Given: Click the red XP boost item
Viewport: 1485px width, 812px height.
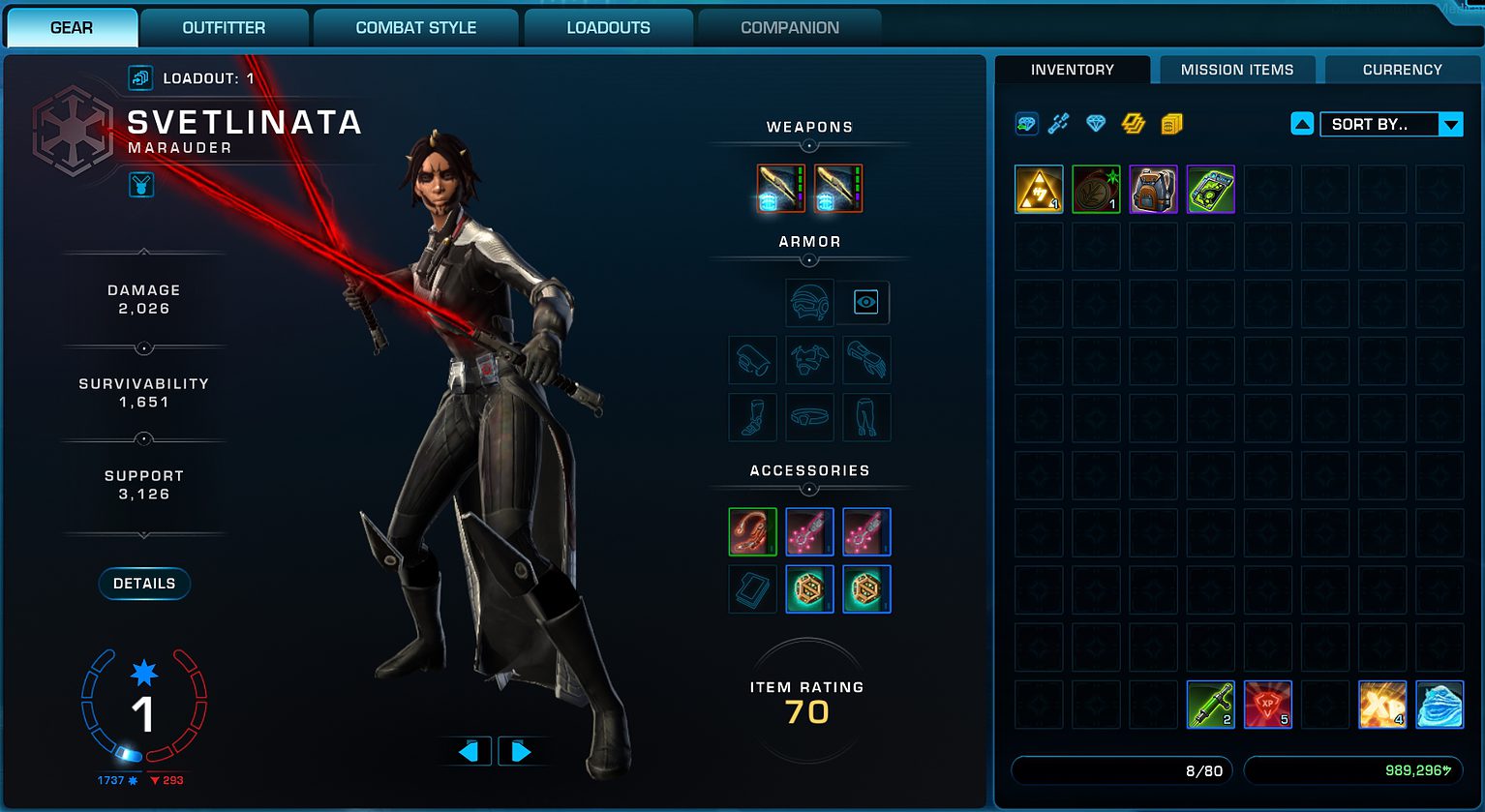Looking at the screenshot, I should (1267, 705).
